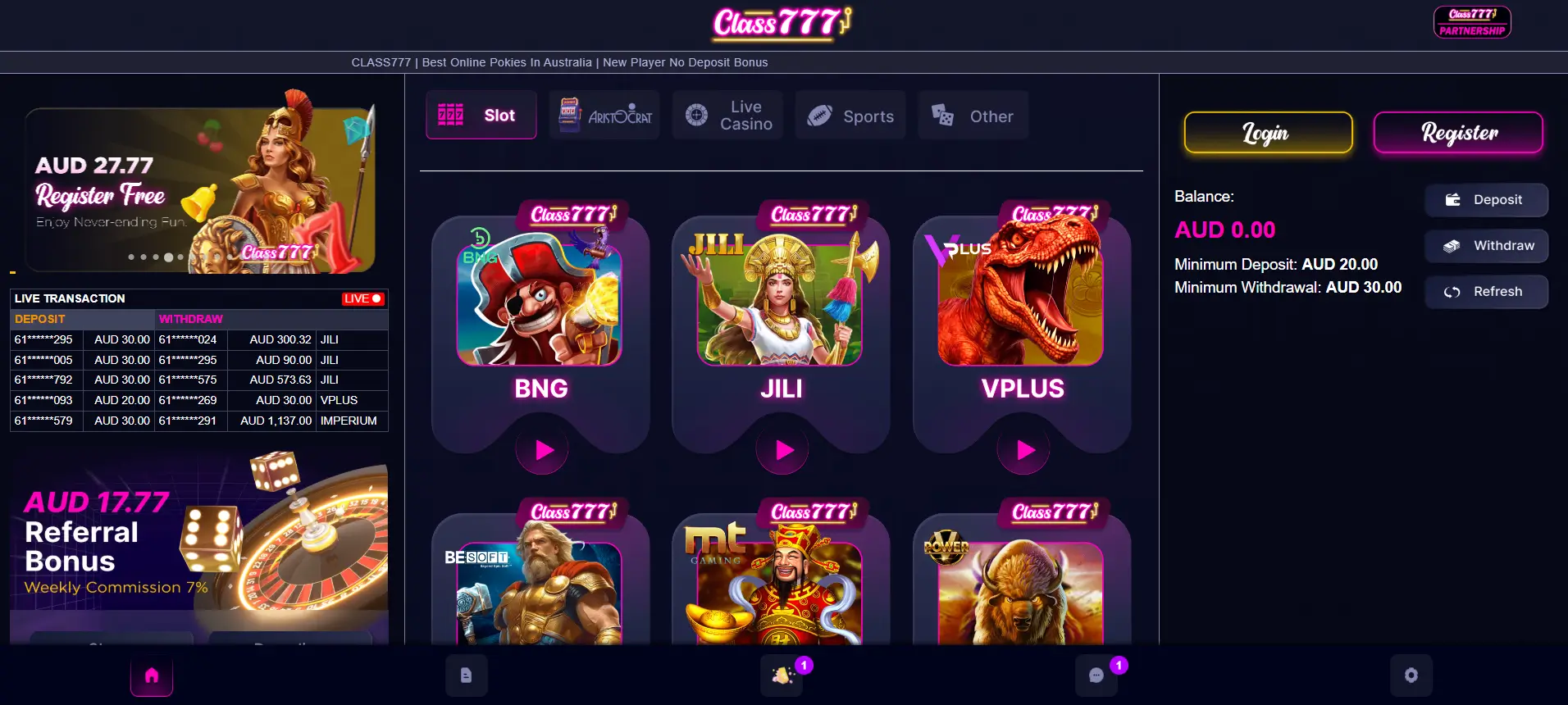Switch to the Live Casino category
Image resolution: width=1568 pixels, height=705 pixels.
[x=727, y=115]
